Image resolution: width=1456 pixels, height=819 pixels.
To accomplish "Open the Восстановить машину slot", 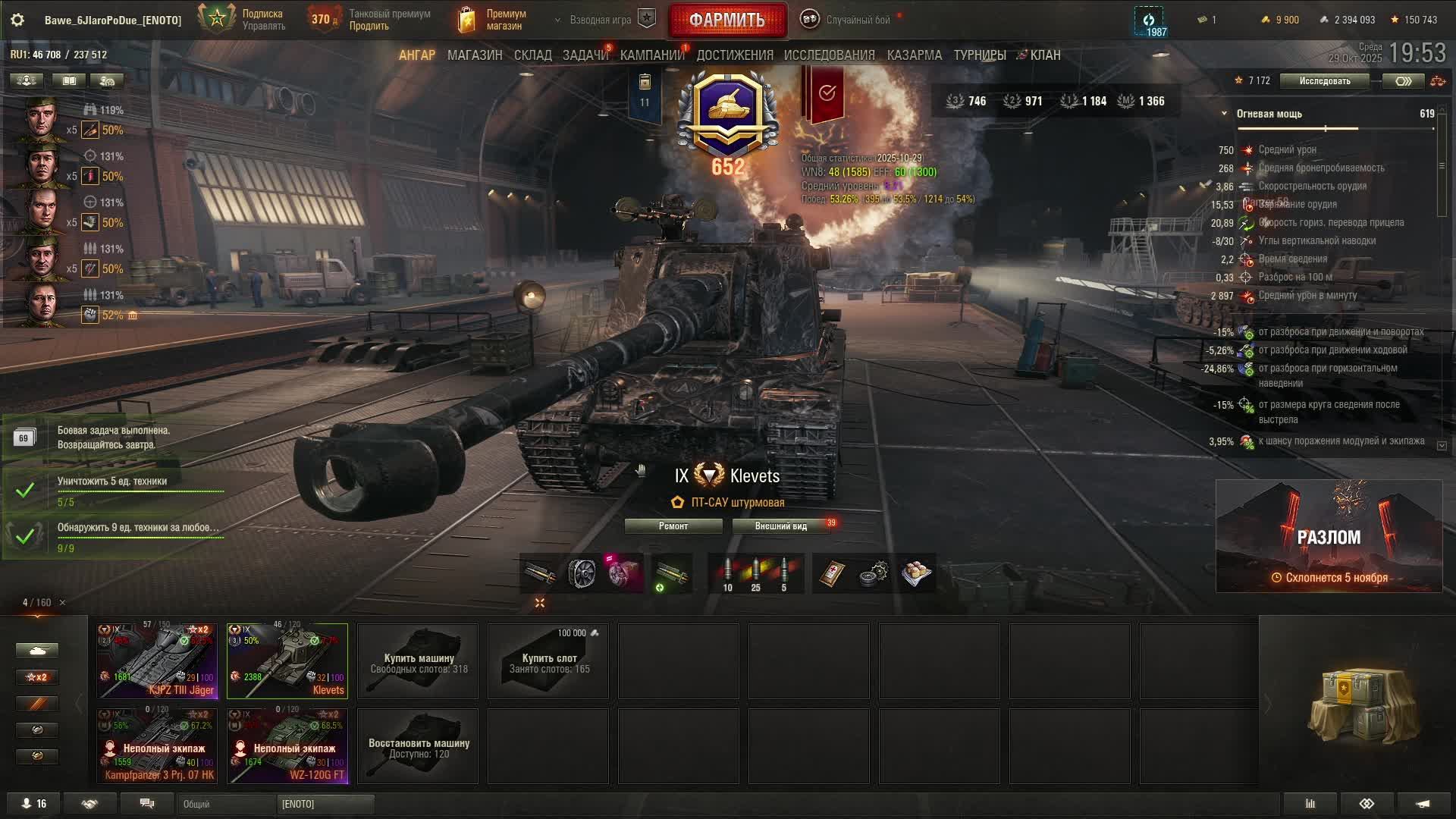I will click(x=418, y=746).
